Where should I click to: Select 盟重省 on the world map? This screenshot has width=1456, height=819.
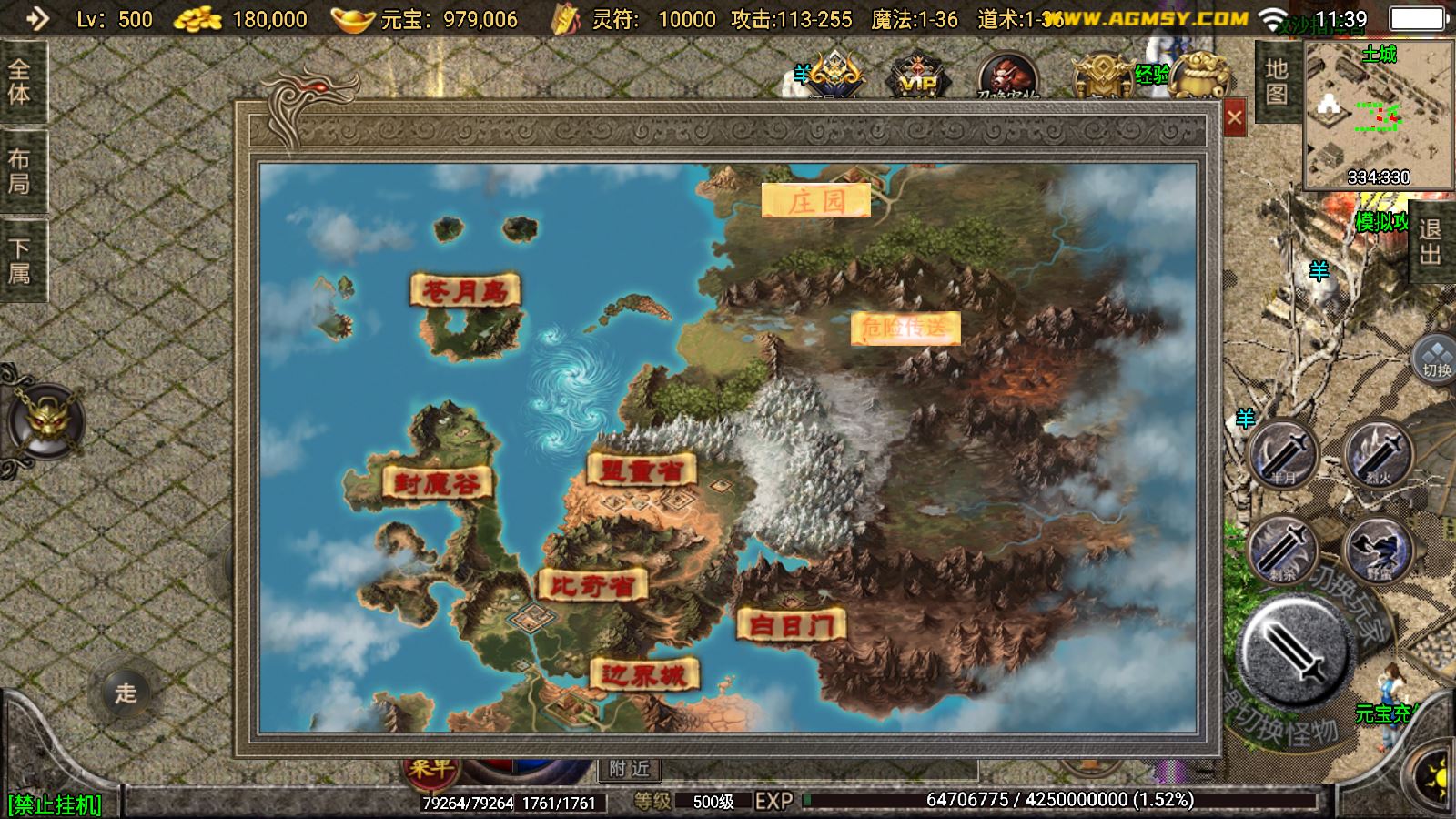tap(642, 470)
